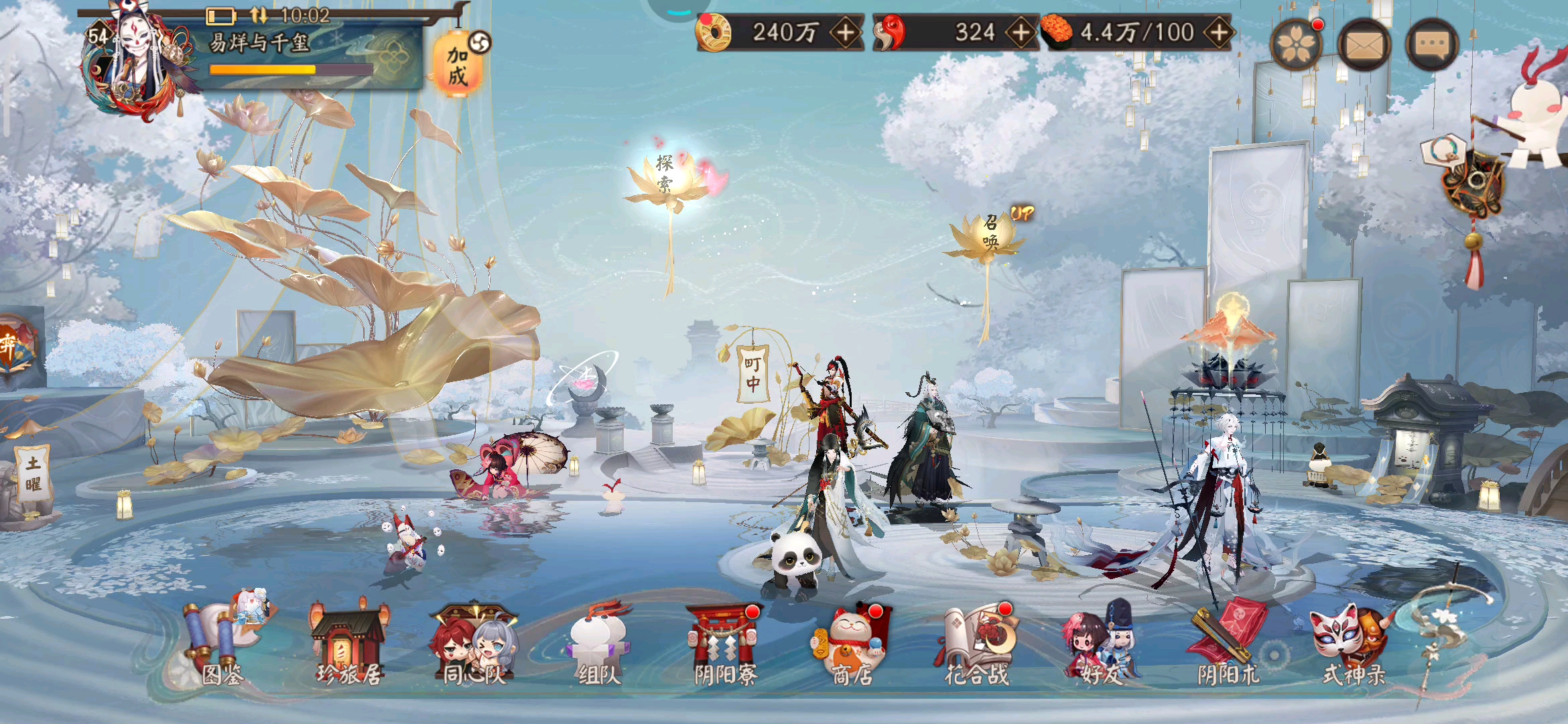Tap the 探索 explore lotus
1568x724 pixels.
click(x=663, y=174)
